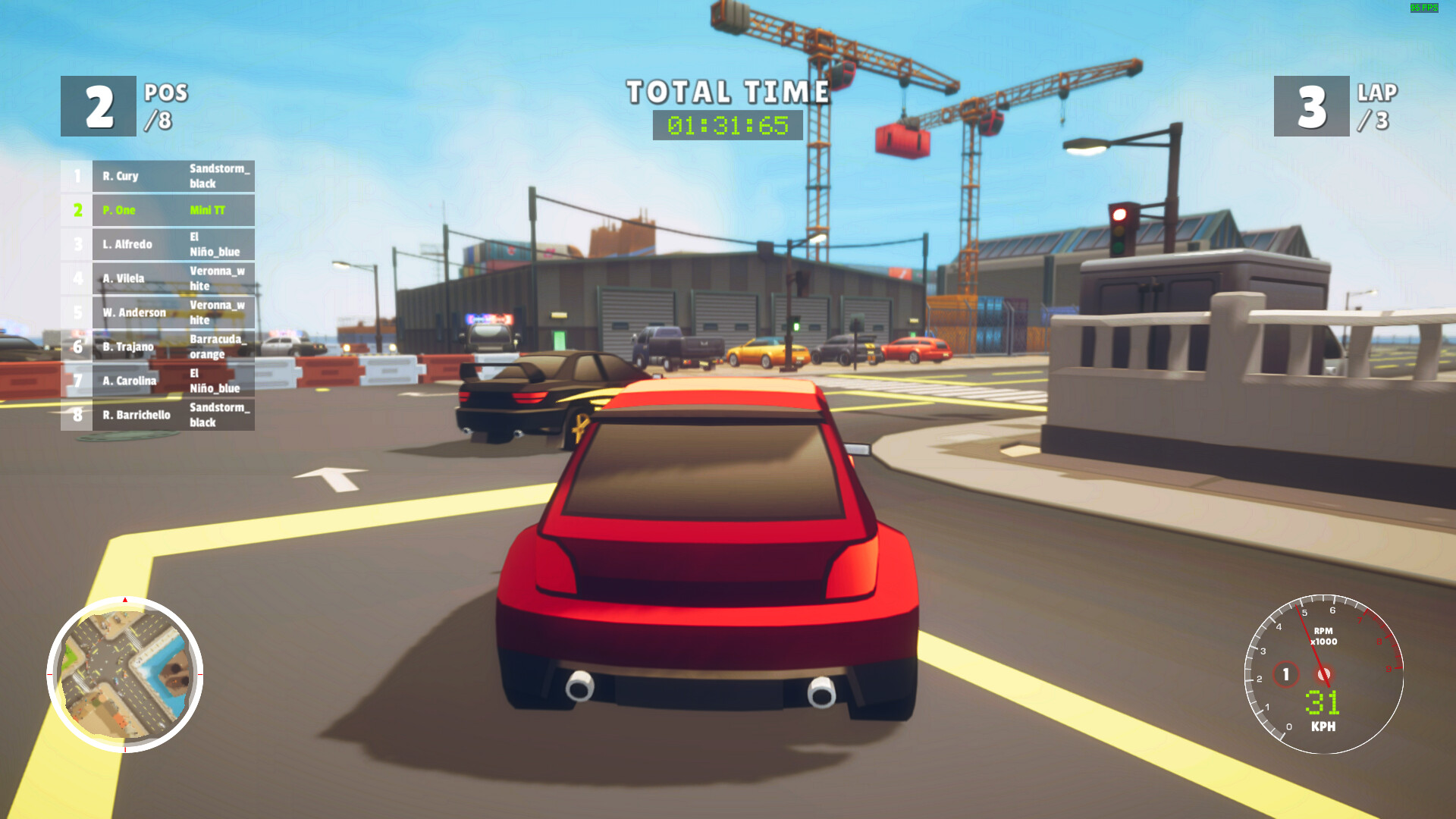
Task: Select the green speed readout showing 31 KPH
Action: 1323,704
